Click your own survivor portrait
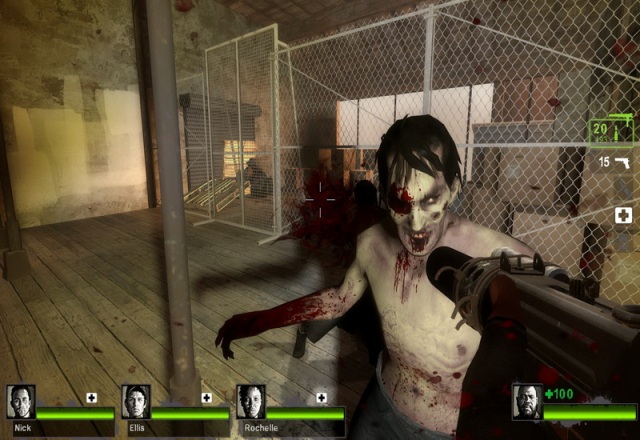 click(527, 402)
